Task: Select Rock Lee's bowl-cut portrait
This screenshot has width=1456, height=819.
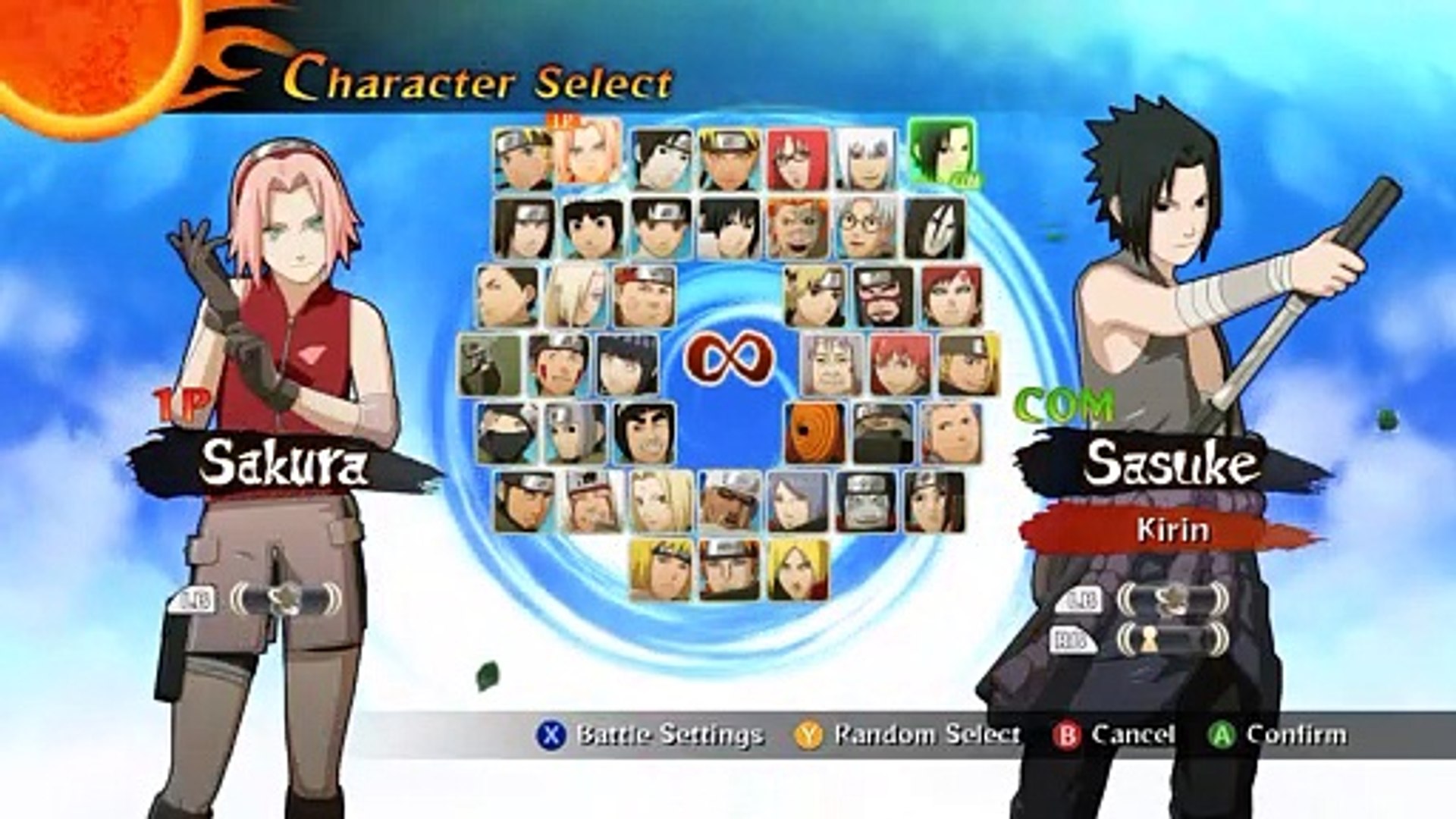Action: [x=592, y=227]
